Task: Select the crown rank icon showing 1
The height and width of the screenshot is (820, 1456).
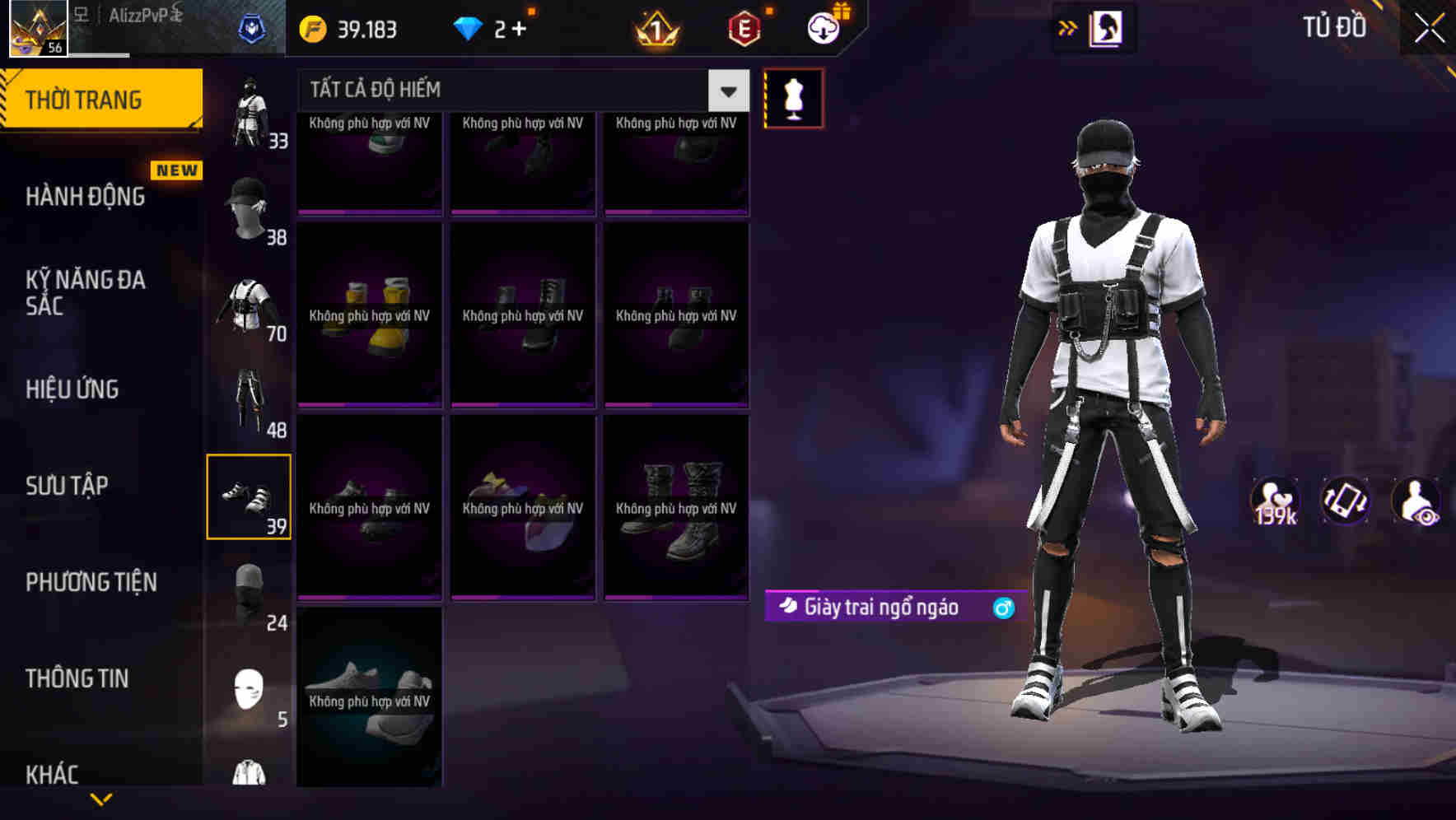Action: point(655,27)
